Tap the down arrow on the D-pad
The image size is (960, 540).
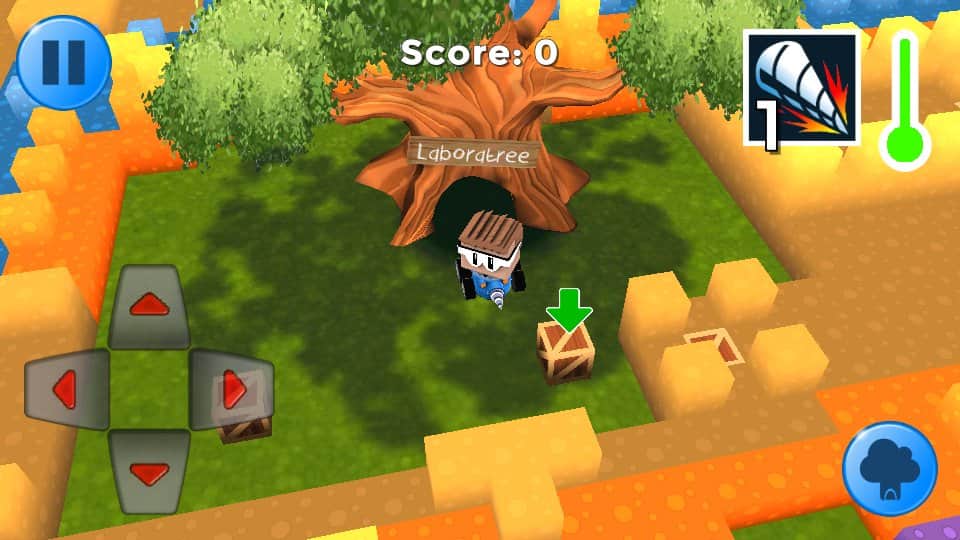[149, 471]
